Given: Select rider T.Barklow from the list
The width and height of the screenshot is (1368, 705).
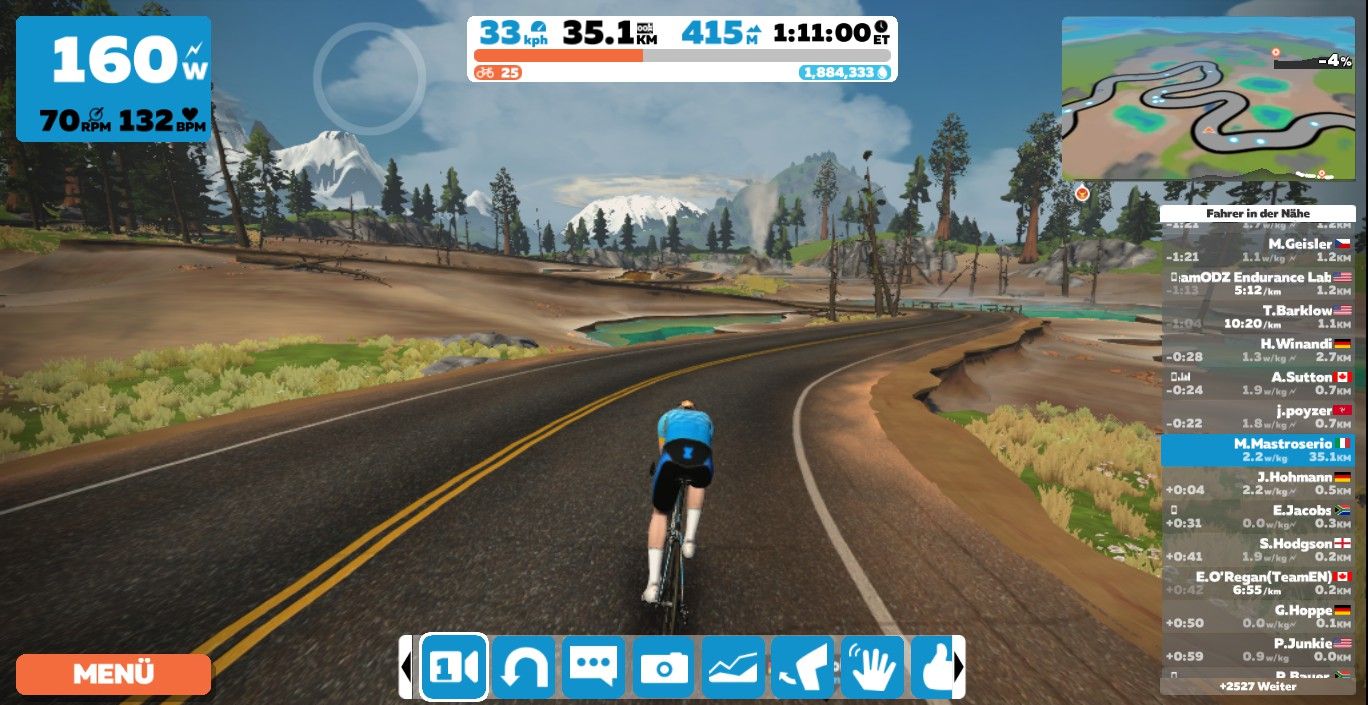Looking at the screenshot, I should click(1258, 317).
